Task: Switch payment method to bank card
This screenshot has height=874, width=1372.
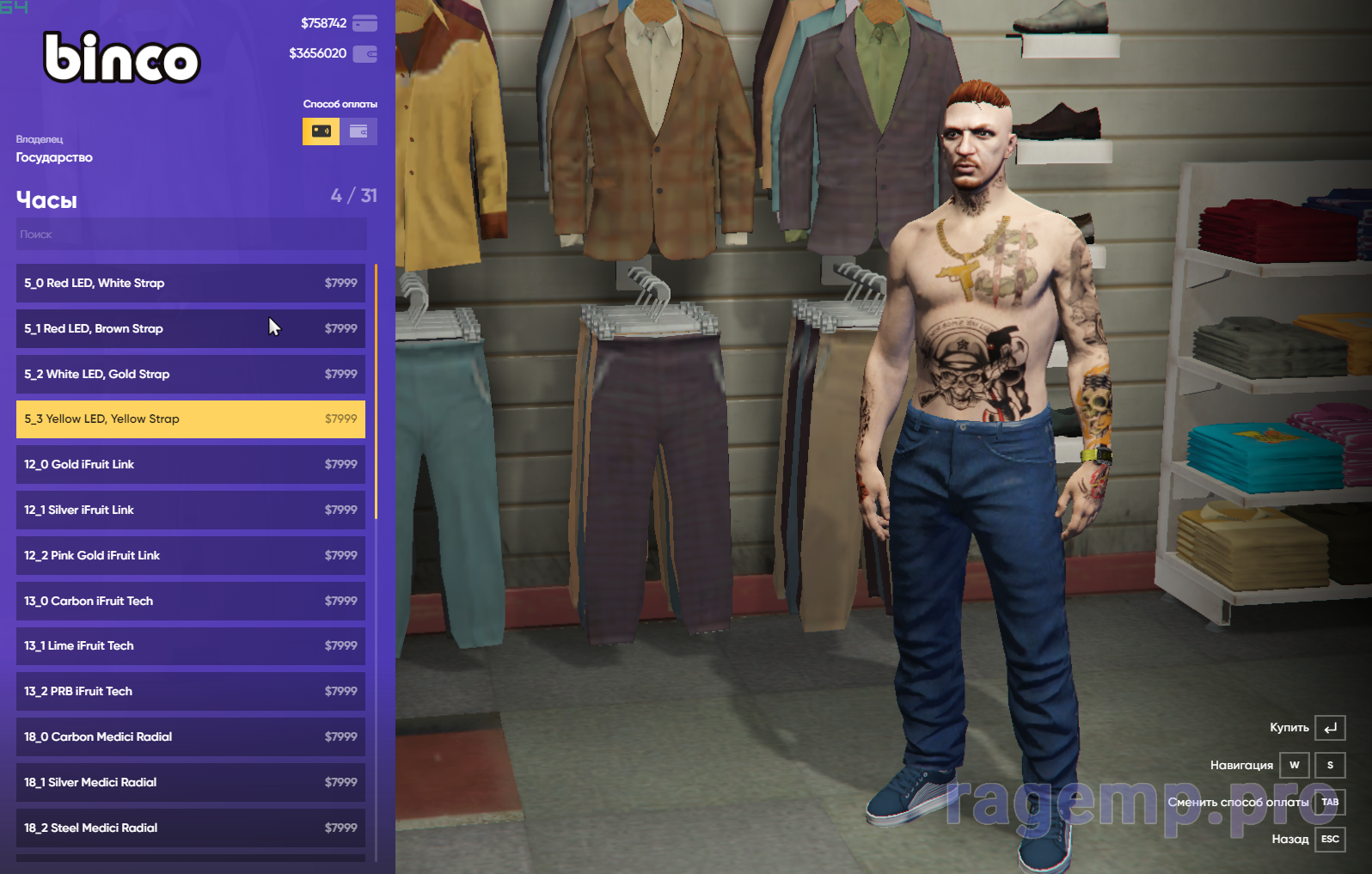Action: tap(359, 131)
